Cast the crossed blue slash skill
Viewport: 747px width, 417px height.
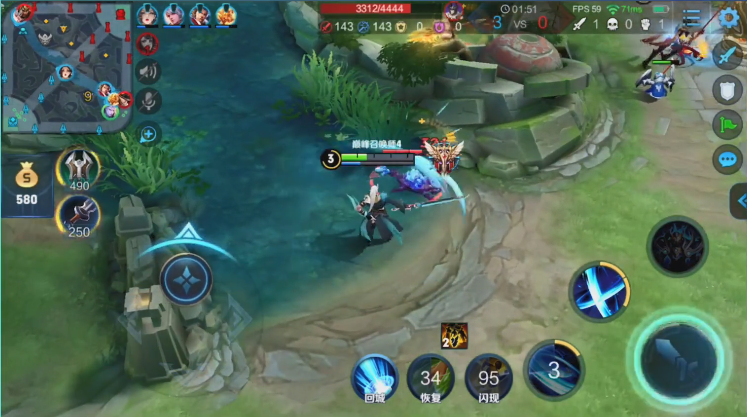599,291
